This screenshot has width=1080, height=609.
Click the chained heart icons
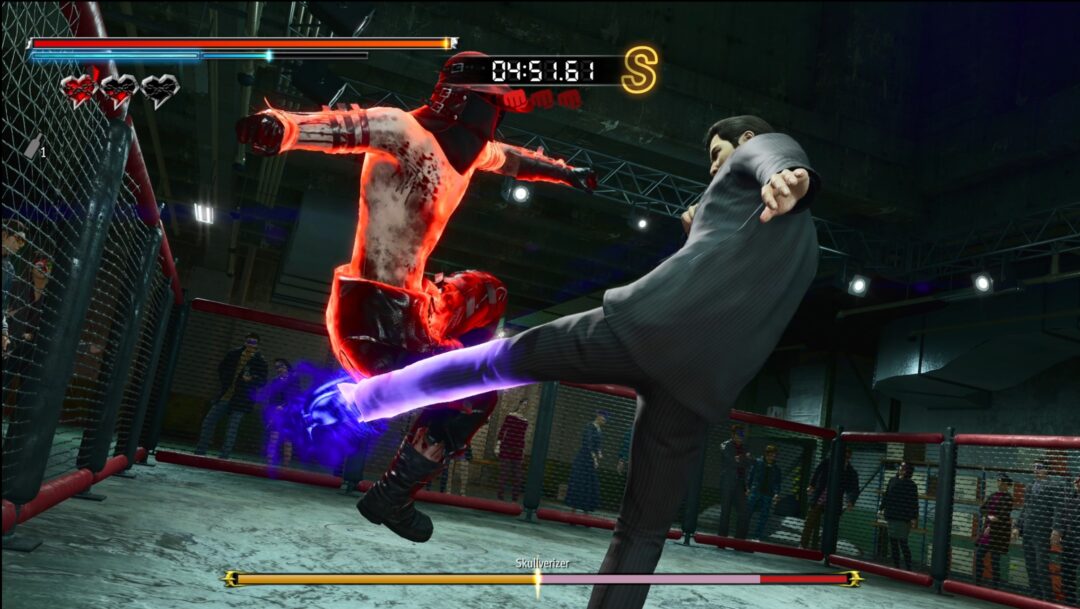pyautogui.click(x=119, y=91)
